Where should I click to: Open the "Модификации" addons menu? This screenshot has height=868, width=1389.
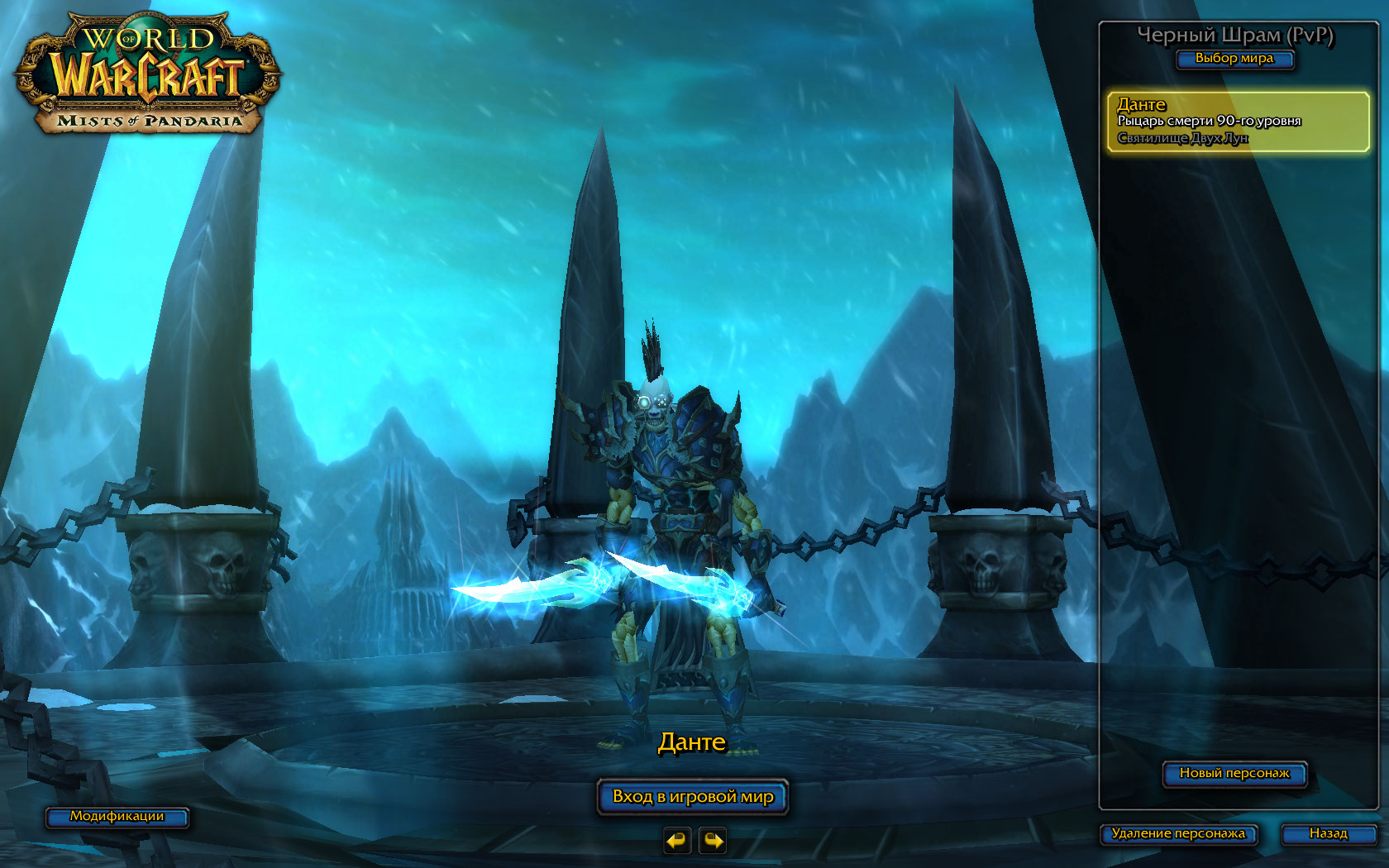tap(117, 817)
